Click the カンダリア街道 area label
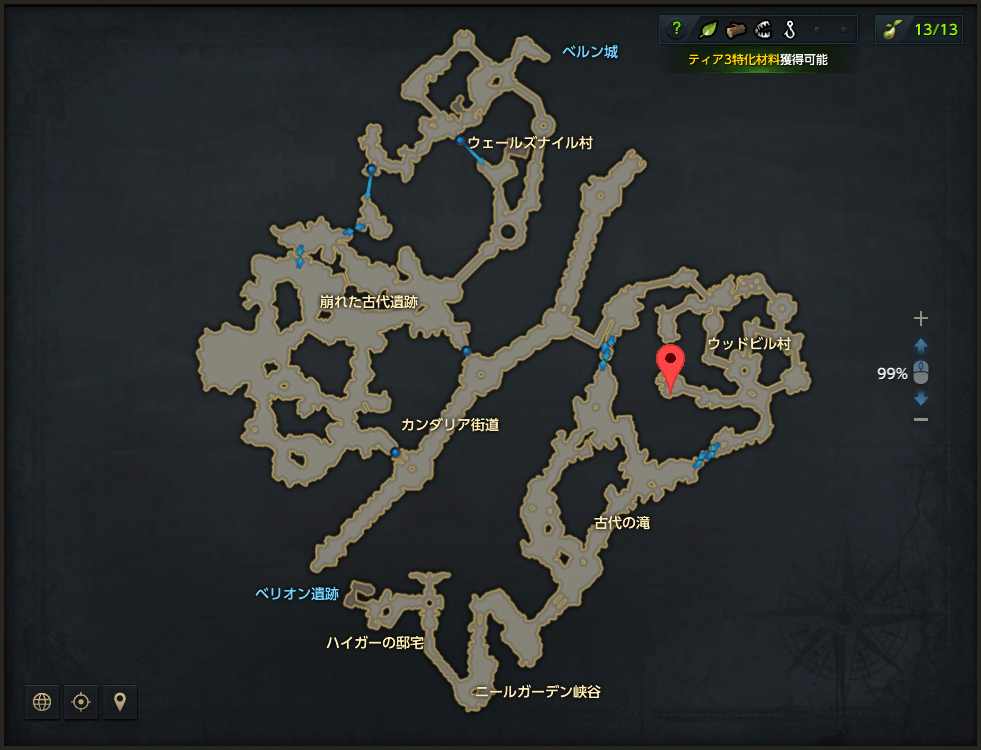The width and height of the screenshot is (981, 750). pos(450,425)
